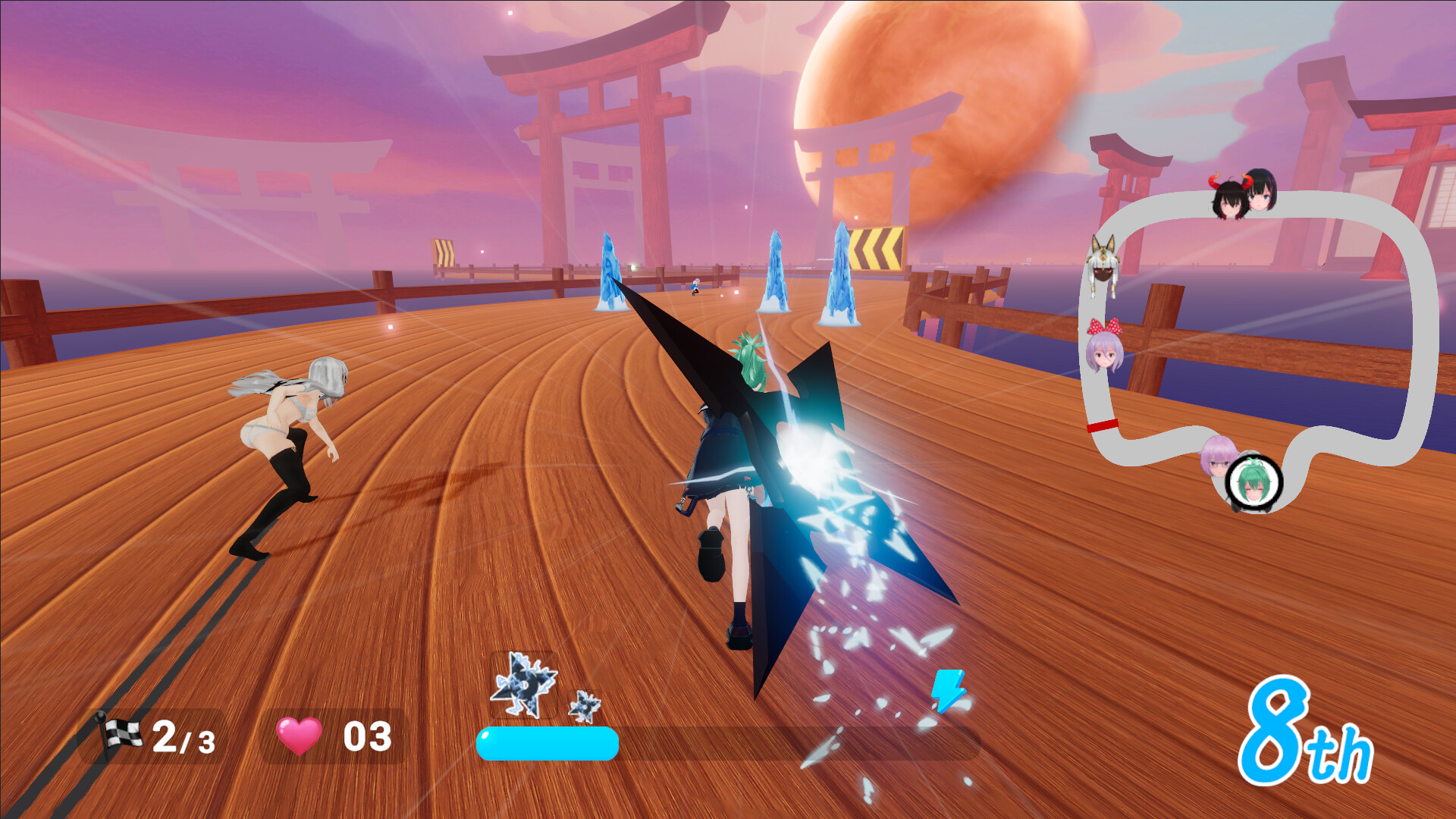Click the purple-haired racer icon near the finish line
1456x819 pixels.
1219,455
